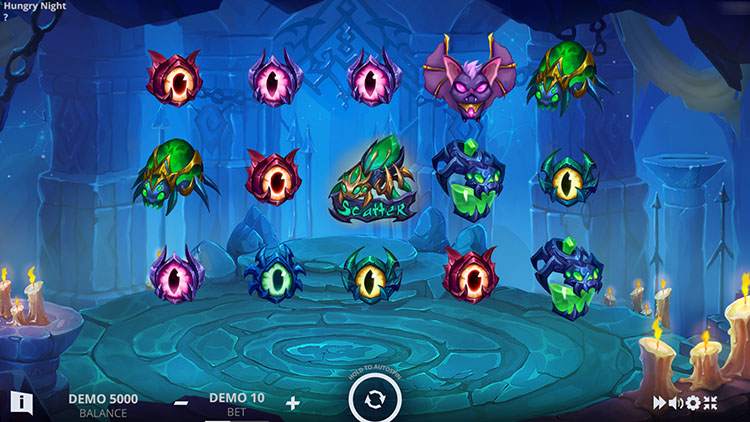Increase the bet with the plus button
750x422 pixels.
(293, 402)
